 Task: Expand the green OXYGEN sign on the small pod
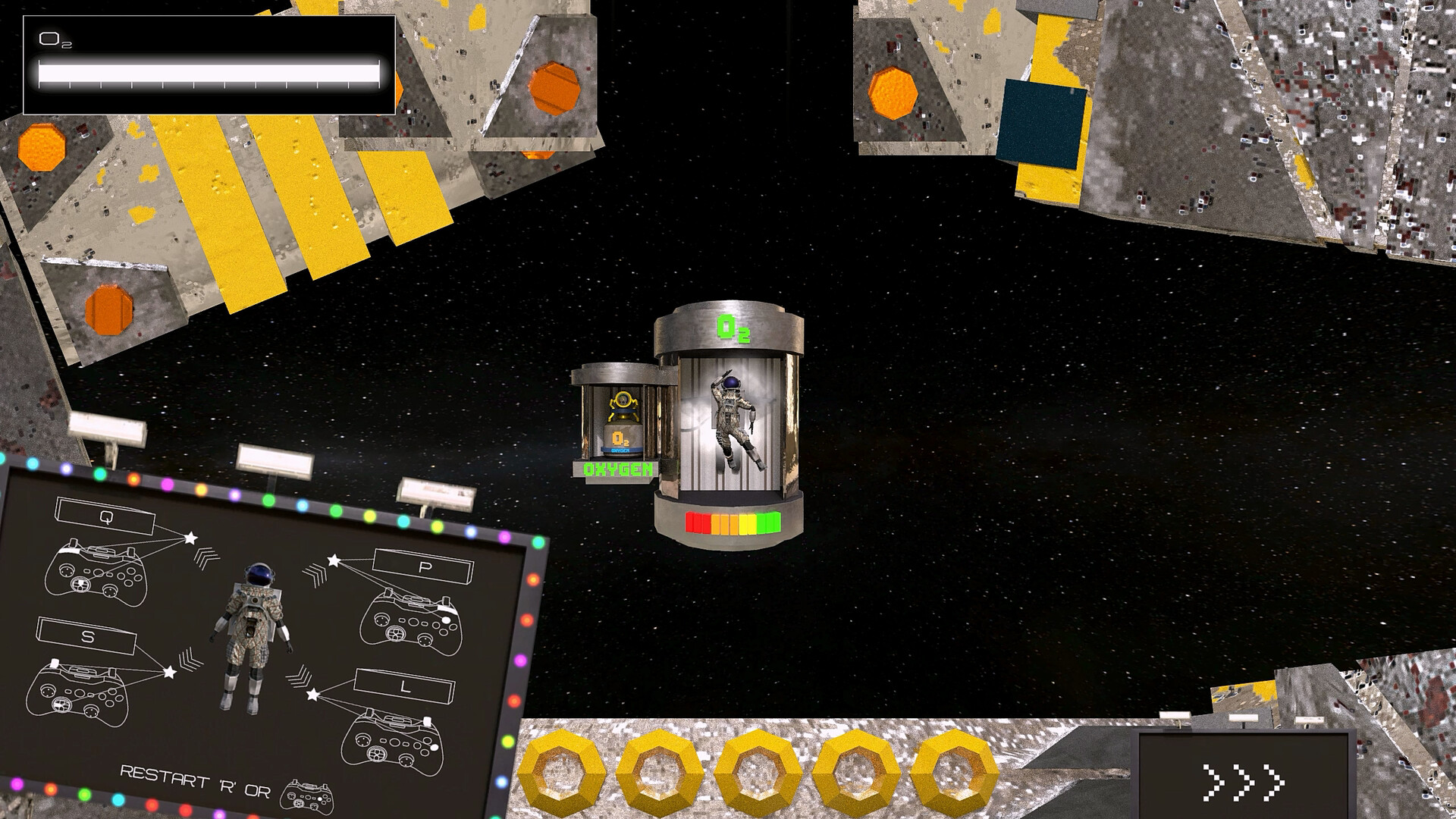tap(618, 468)
